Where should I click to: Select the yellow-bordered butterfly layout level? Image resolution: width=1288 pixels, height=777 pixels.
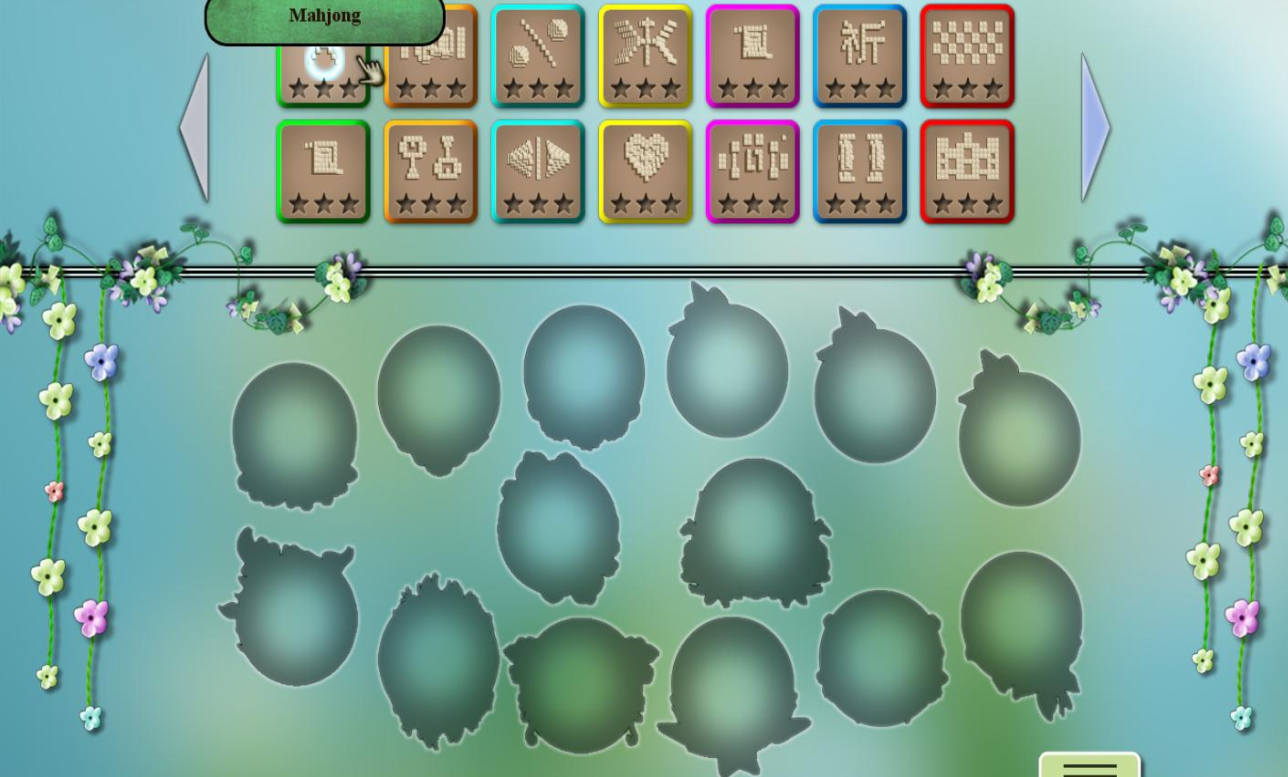click(645, 56)
